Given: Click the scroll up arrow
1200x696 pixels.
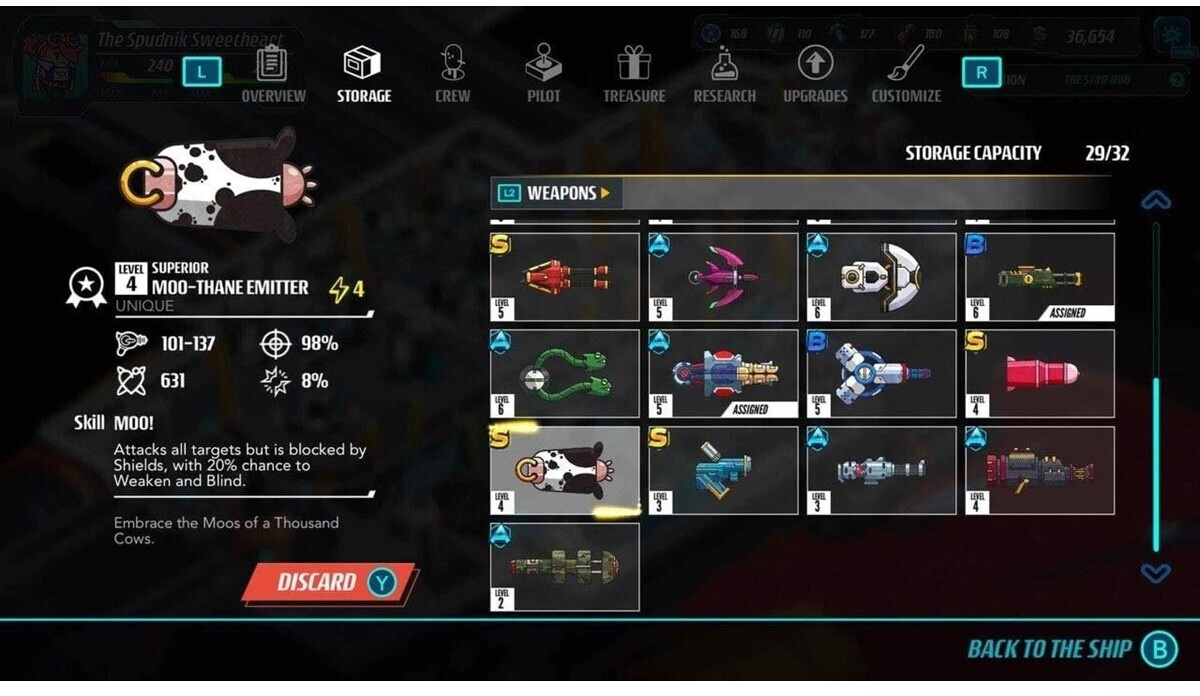Looking at the screenshot, I should (1156, 201).
